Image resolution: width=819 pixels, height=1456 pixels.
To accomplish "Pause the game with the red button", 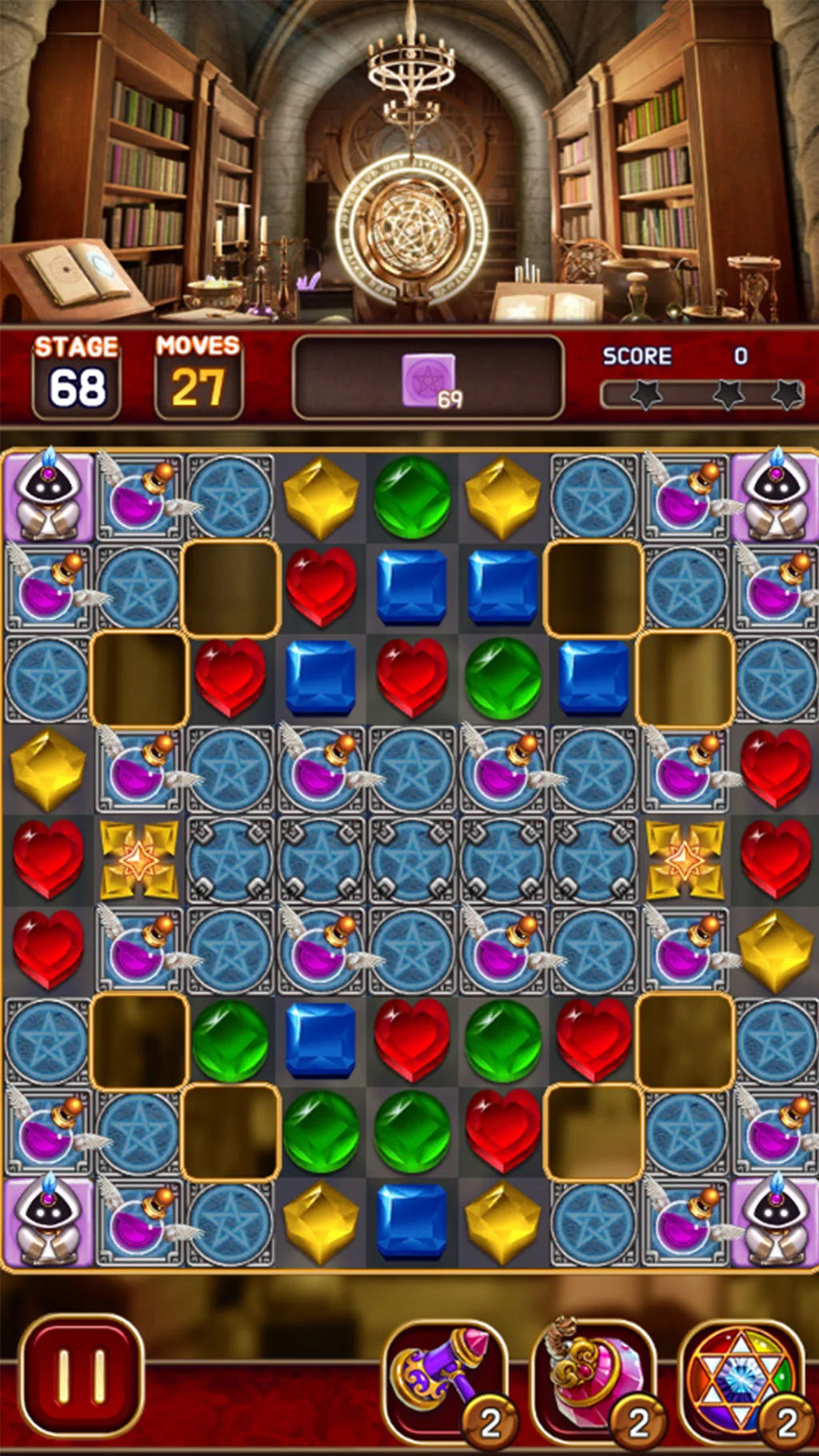I will click(81, 1376).
